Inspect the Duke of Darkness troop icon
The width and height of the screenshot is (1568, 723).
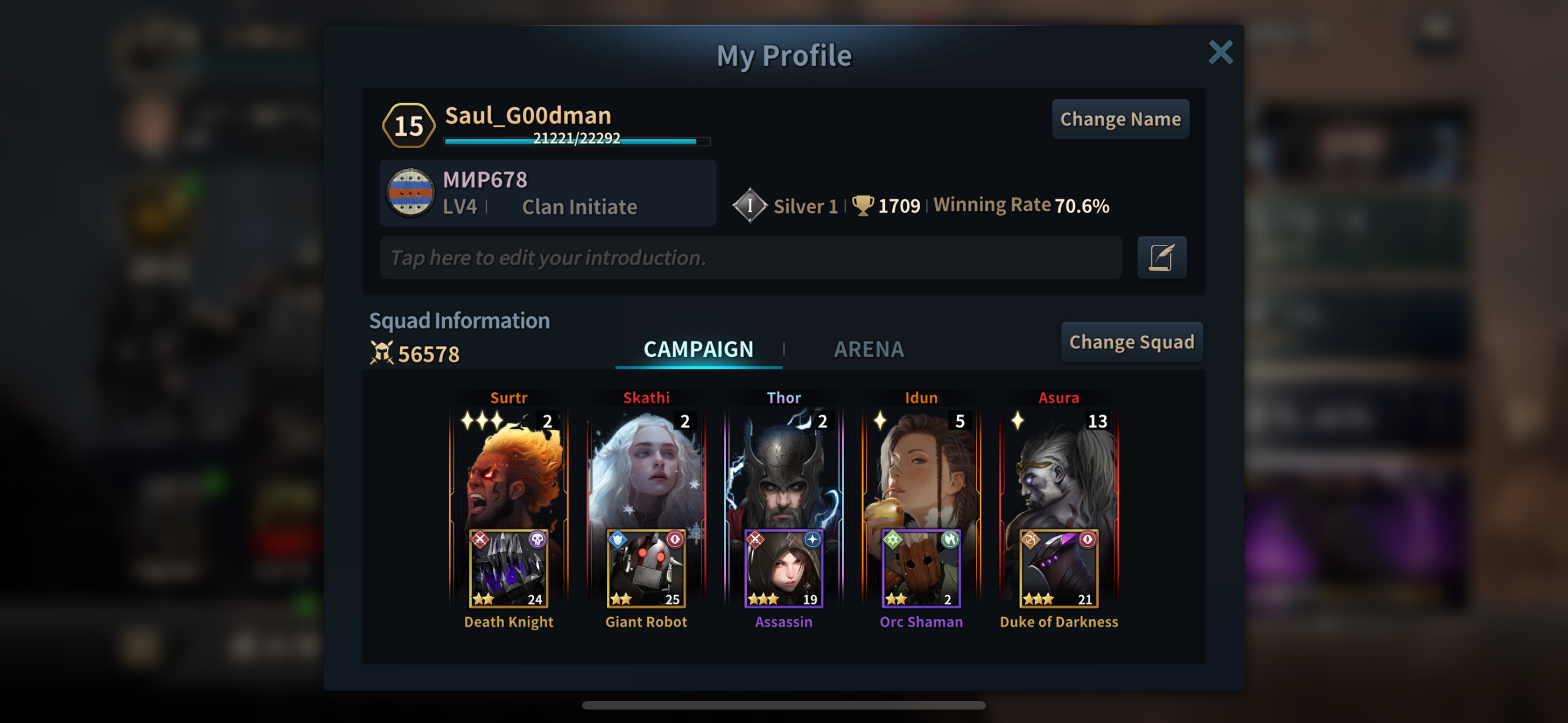coord(1059,568)
